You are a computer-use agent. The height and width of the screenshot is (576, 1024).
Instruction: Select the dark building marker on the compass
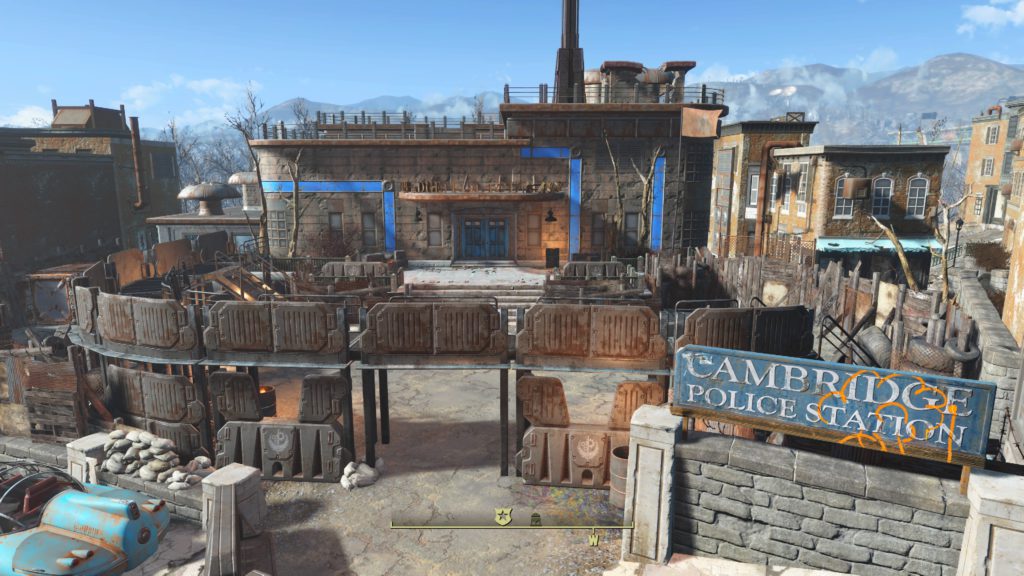point(535,518)
